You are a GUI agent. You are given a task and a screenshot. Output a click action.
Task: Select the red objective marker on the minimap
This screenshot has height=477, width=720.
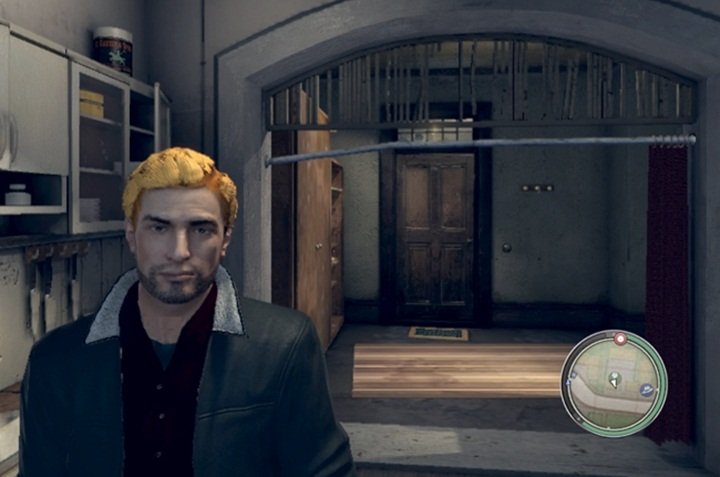[x=620, y=340]
